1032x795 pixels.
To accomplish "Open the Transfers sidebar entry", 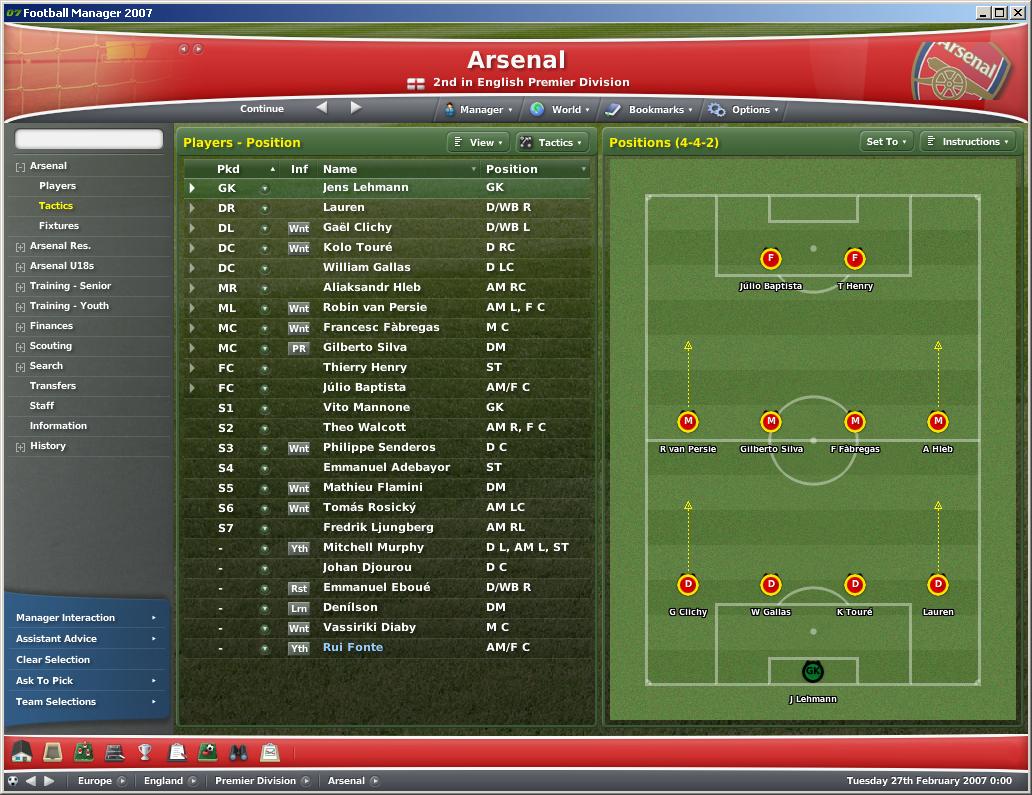I will pos(53,386).
